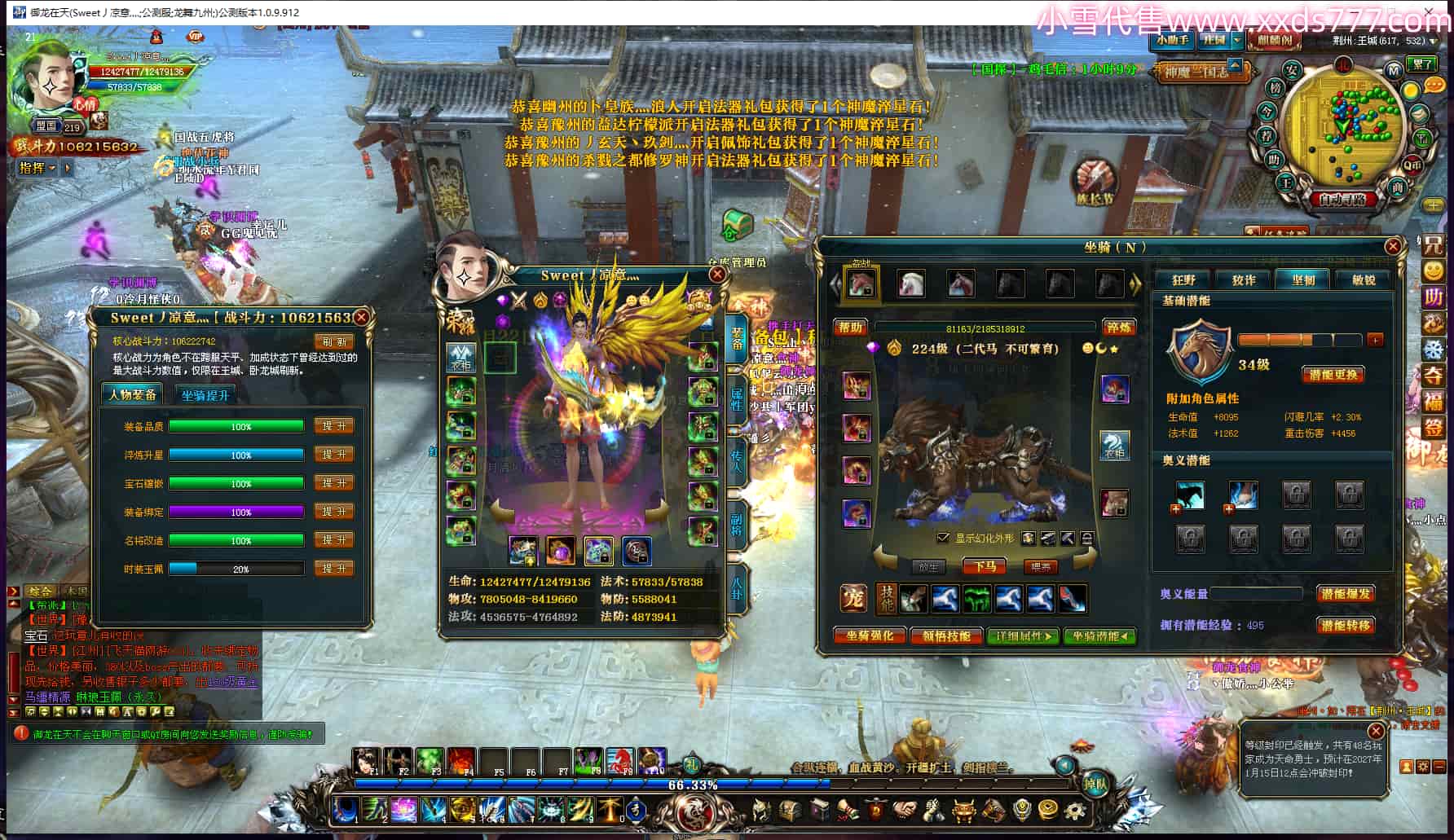Screen dimensions: 1454x840
Task: Switch to the 坐骑提升 tab
Action: pos(205,395)
